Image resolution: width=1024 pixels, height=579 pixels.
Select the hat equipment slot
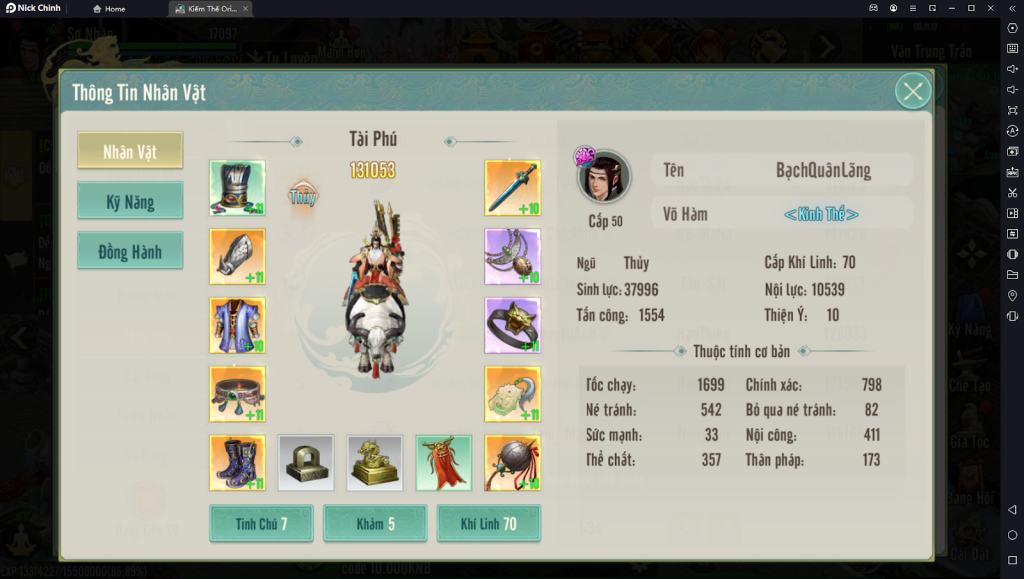click(x=237, y=188)
